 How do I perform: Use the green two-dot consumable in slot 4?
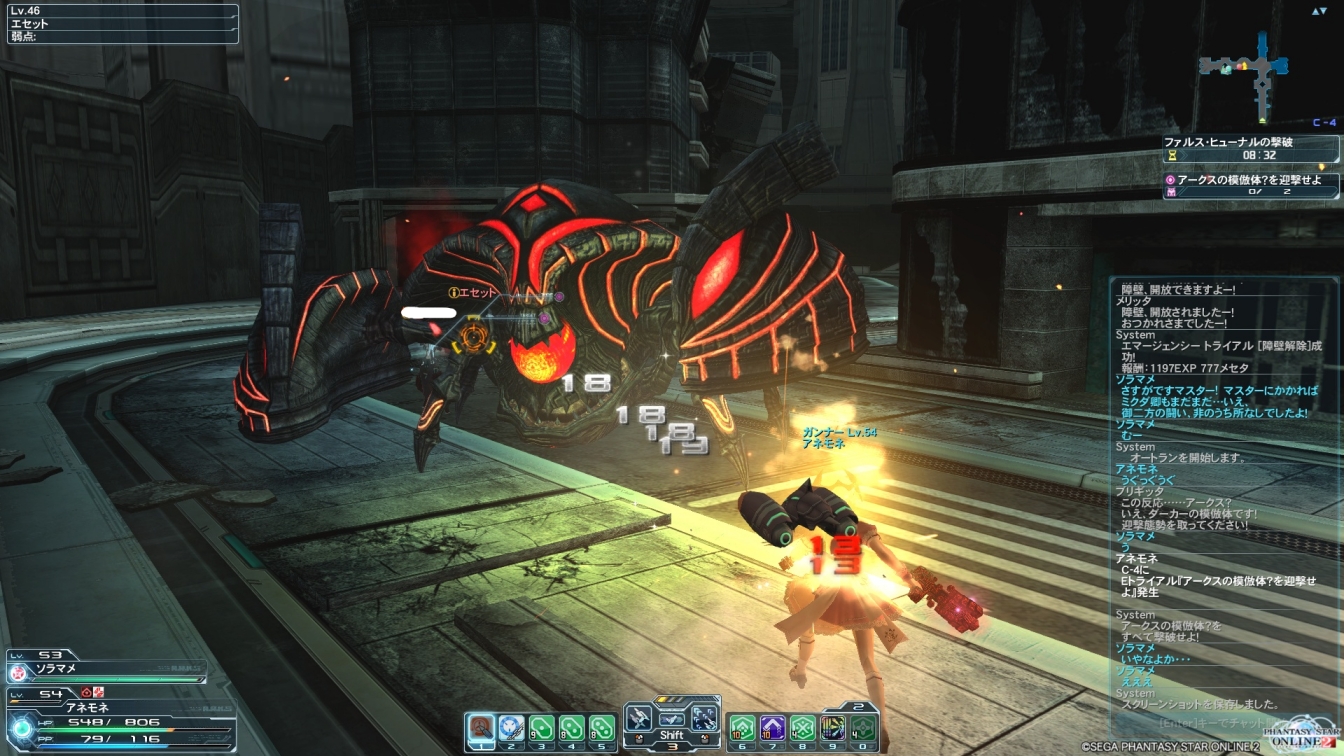tap(571, 727)
